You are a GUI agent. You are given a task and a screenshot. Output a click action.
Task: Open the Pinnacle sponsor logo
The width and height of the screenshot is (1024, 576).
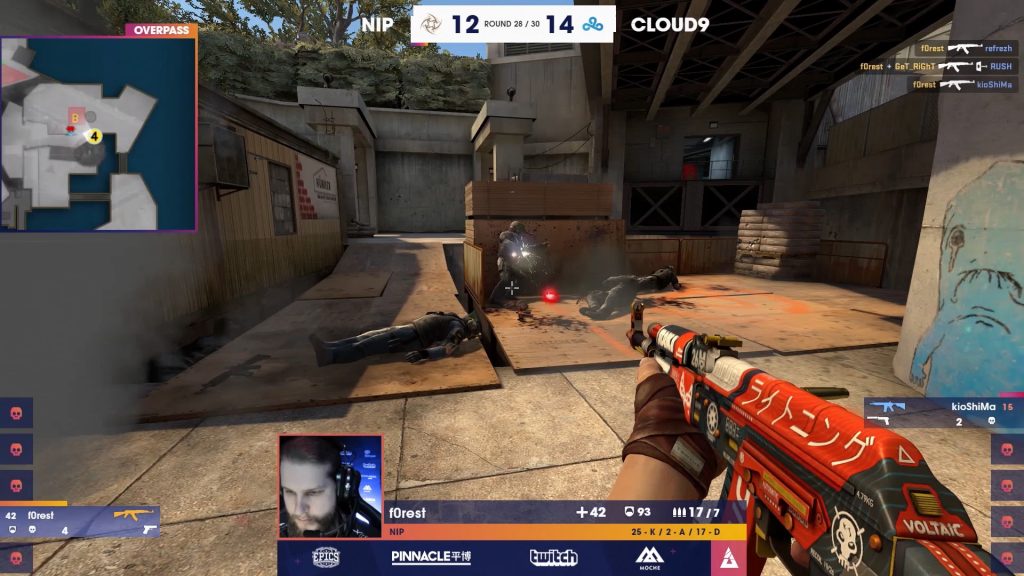[x=431, y=558]
